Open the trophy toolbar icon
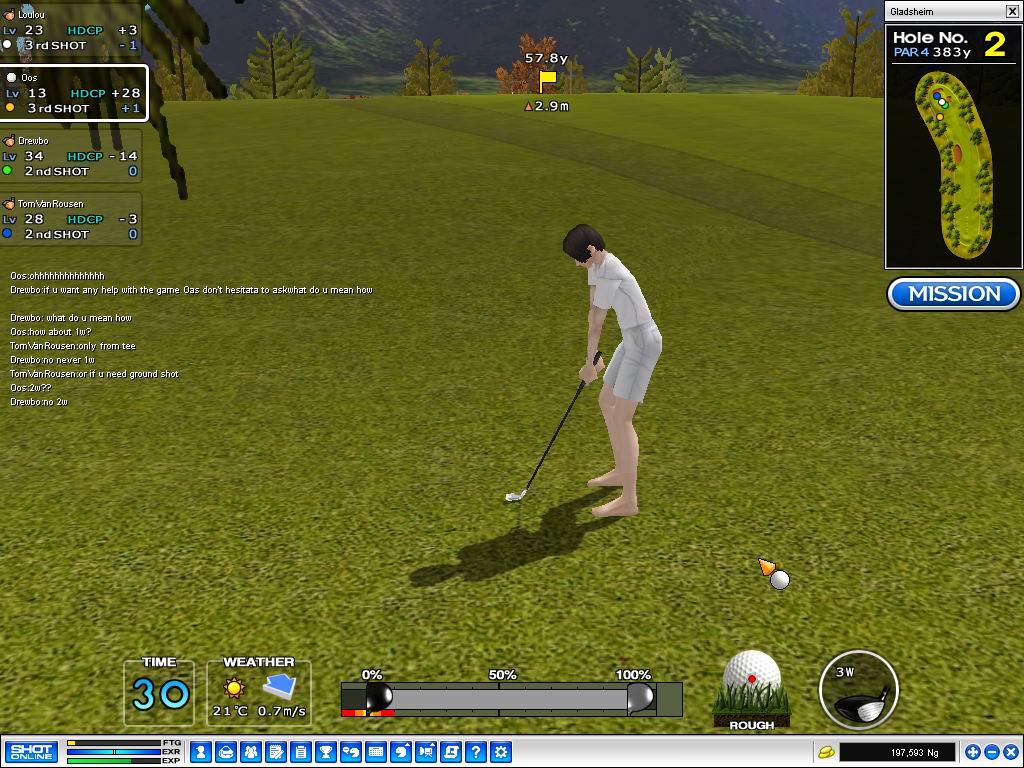This screenshot has height=768, width=1024. tap(326, 752)
